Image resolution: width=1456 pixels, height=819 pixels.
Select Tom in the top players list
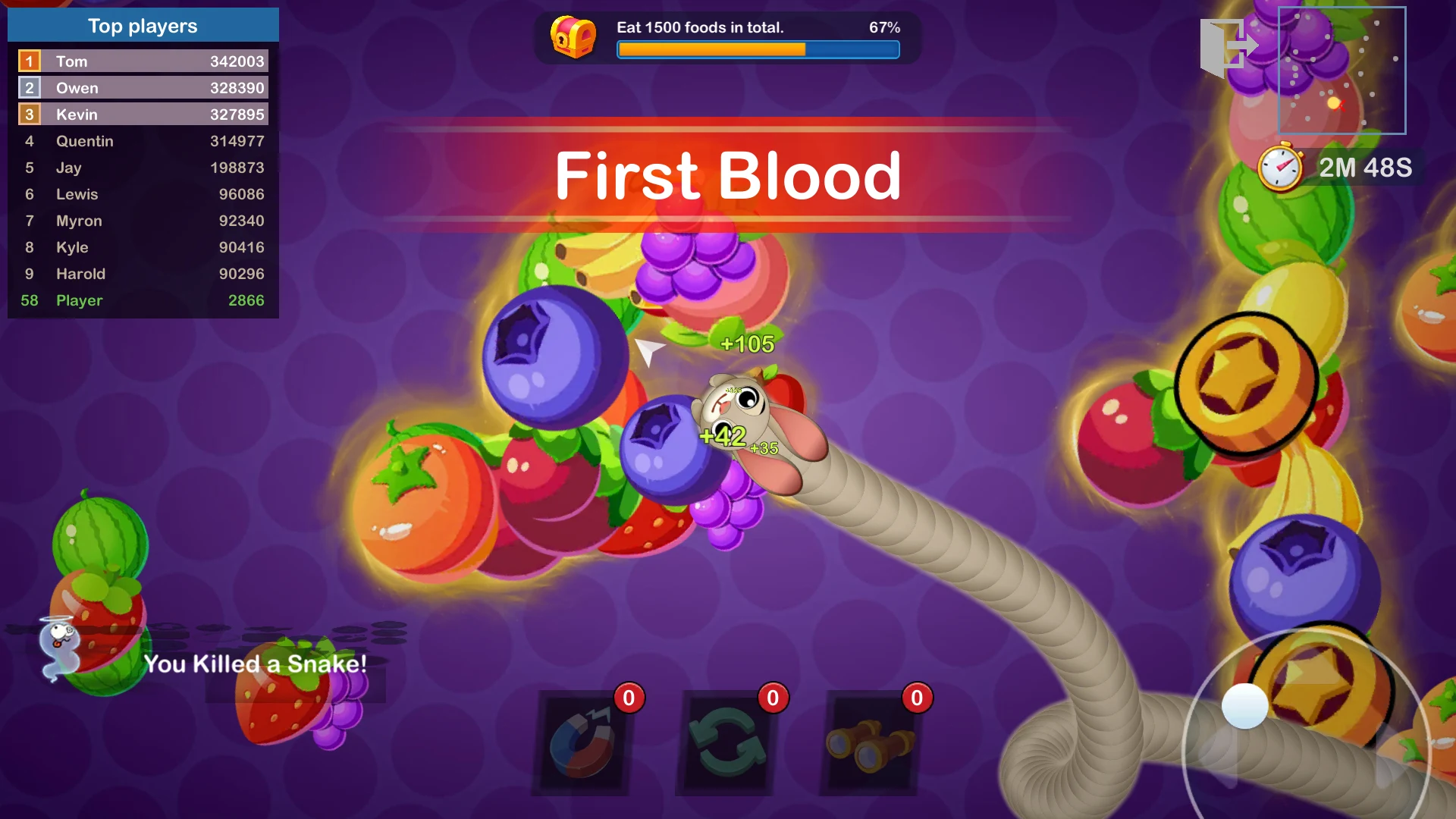tap(143, 61)
